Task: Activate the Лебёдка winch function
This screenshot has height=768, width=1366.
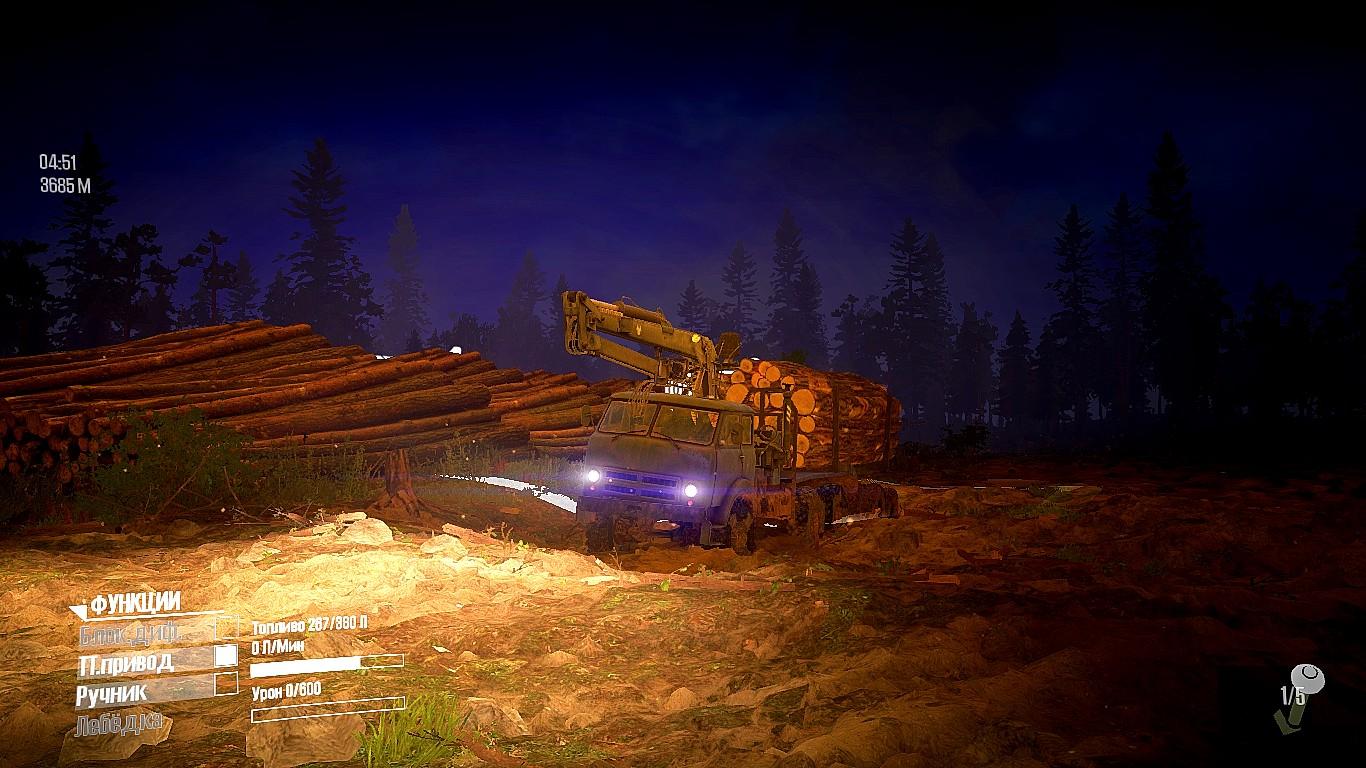Action: coord(120,724)
